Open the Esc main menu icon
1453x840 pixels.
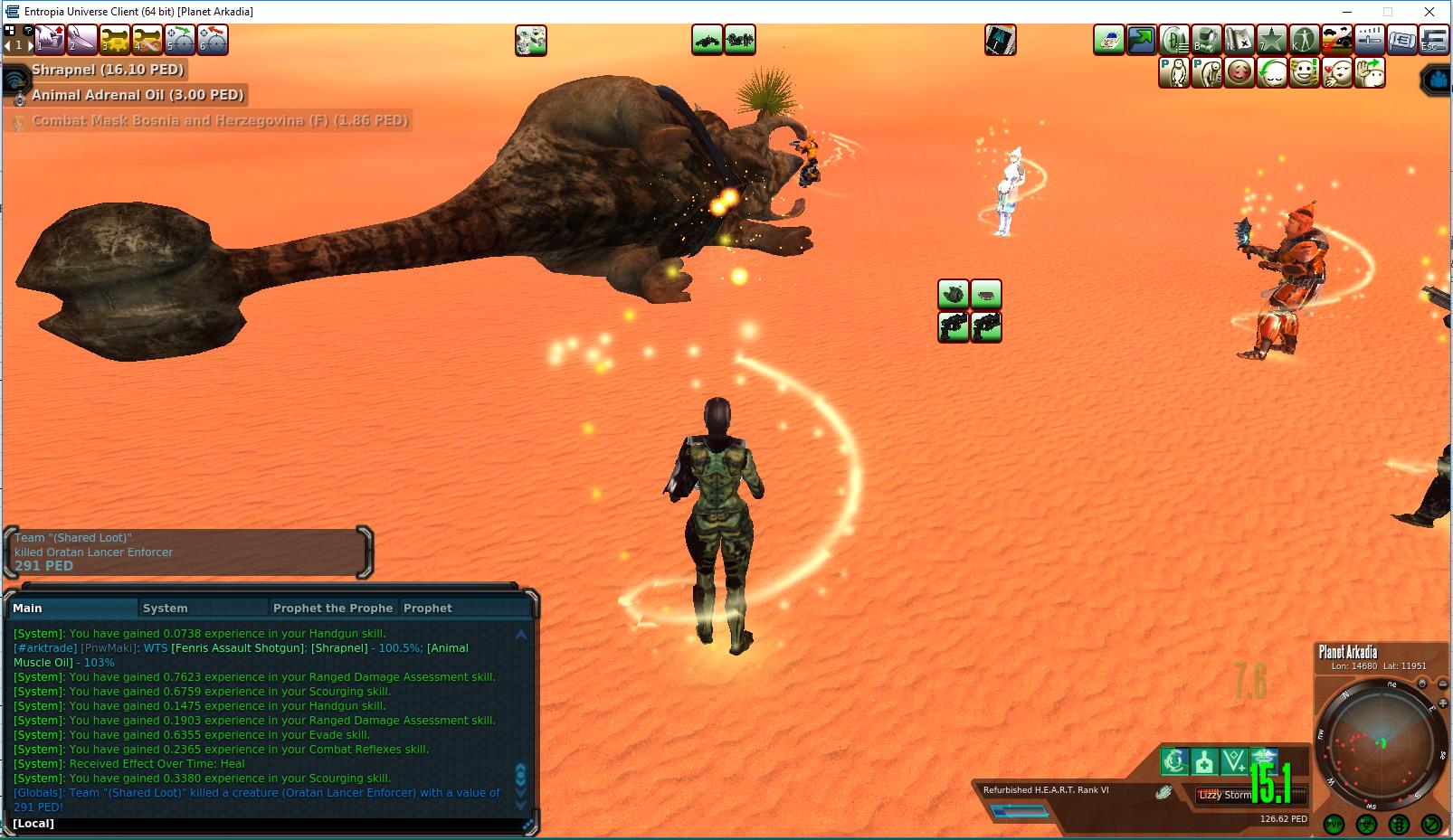point(1433,40)
